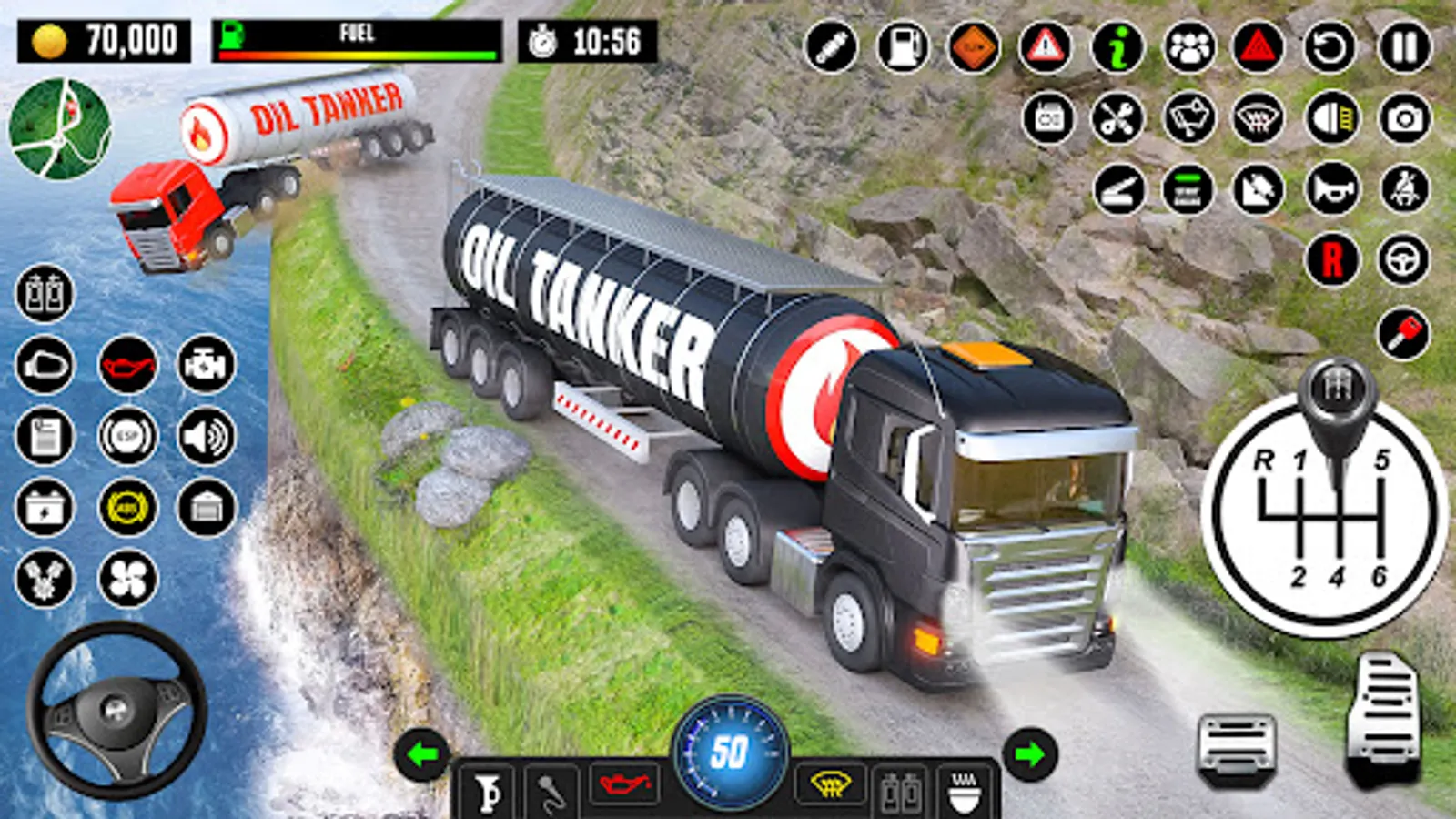The height and width of the screenshot is (819, 1456).
Task: Toggle the red hazard triangle lights
Action: point(1258,46)
